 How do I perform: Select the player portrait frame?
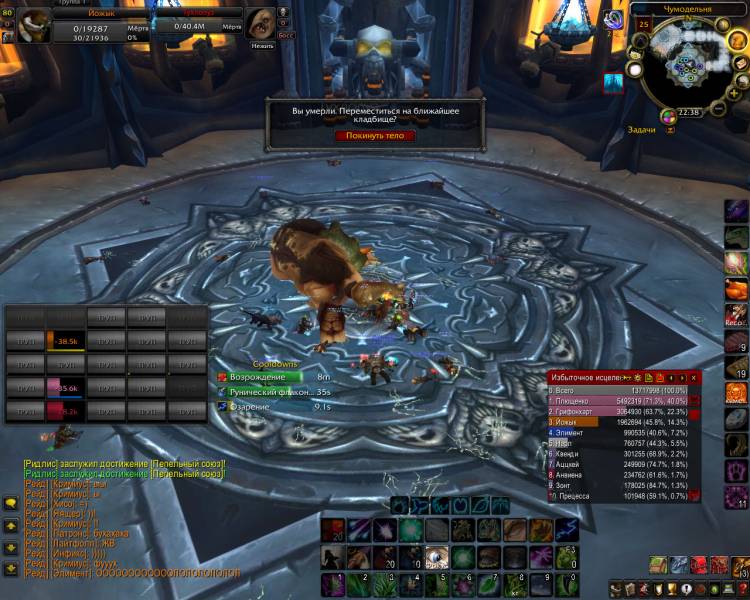pyautogui.click(x=35, y=24)
